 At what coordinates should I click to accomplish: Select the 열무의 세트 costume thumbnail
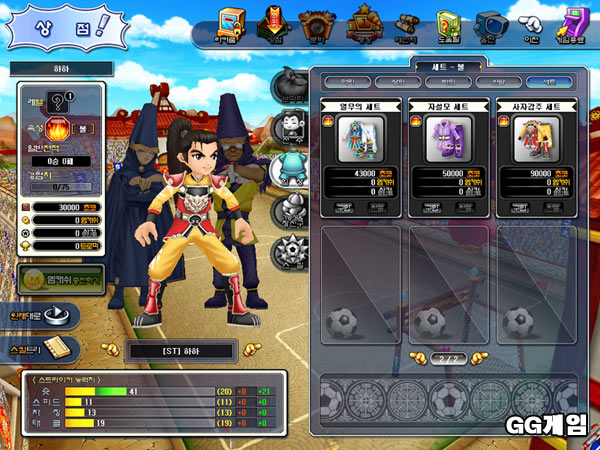pos(361,139)
